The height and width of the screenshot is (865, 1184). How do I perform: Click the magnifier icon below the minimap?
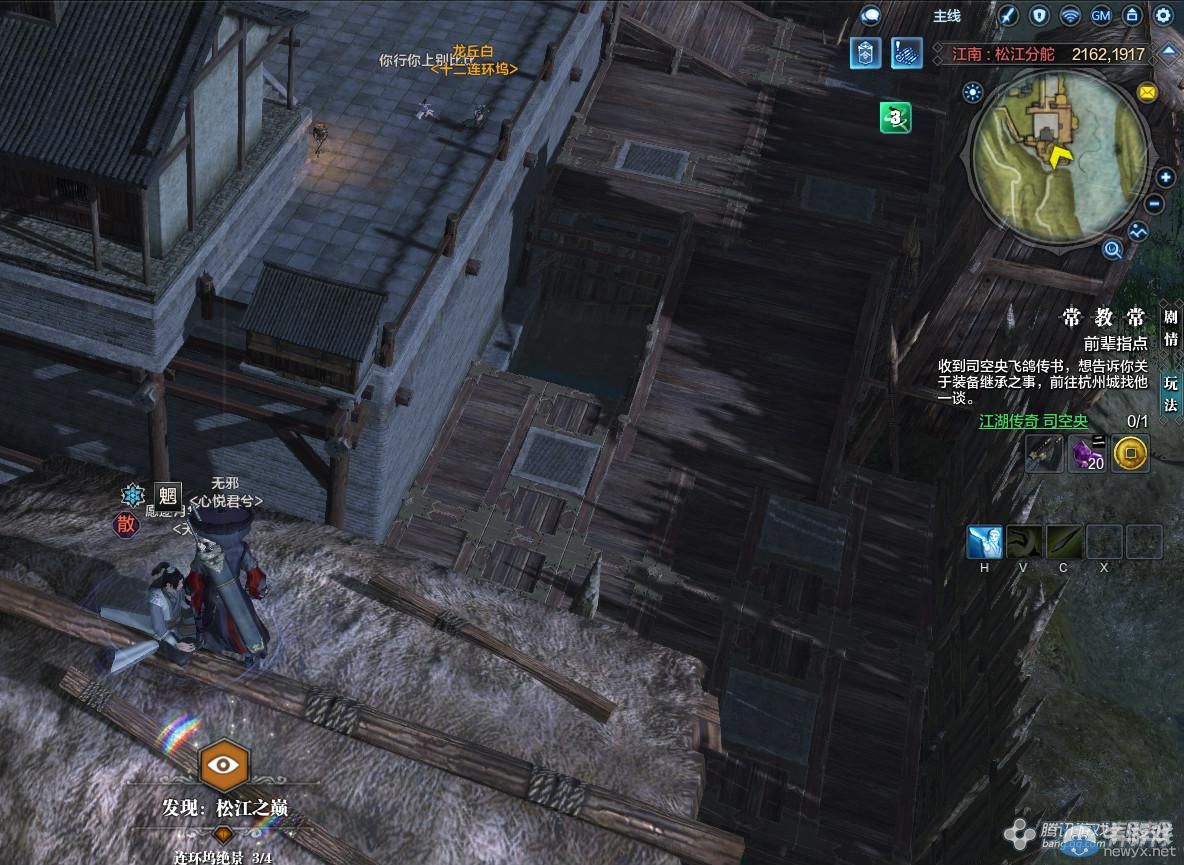1112,250
